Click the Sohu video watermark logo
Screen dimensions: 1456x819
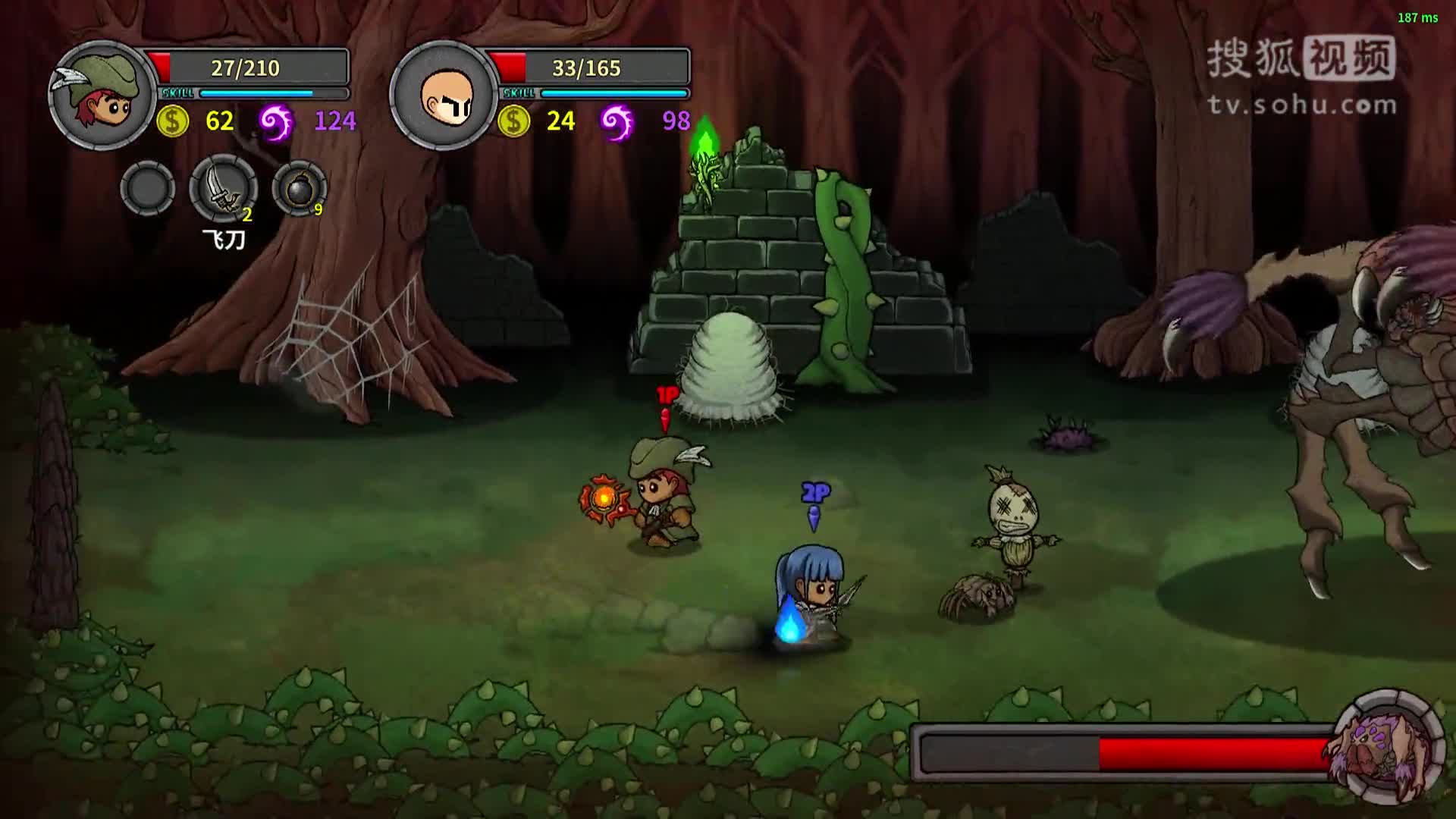1301,76
